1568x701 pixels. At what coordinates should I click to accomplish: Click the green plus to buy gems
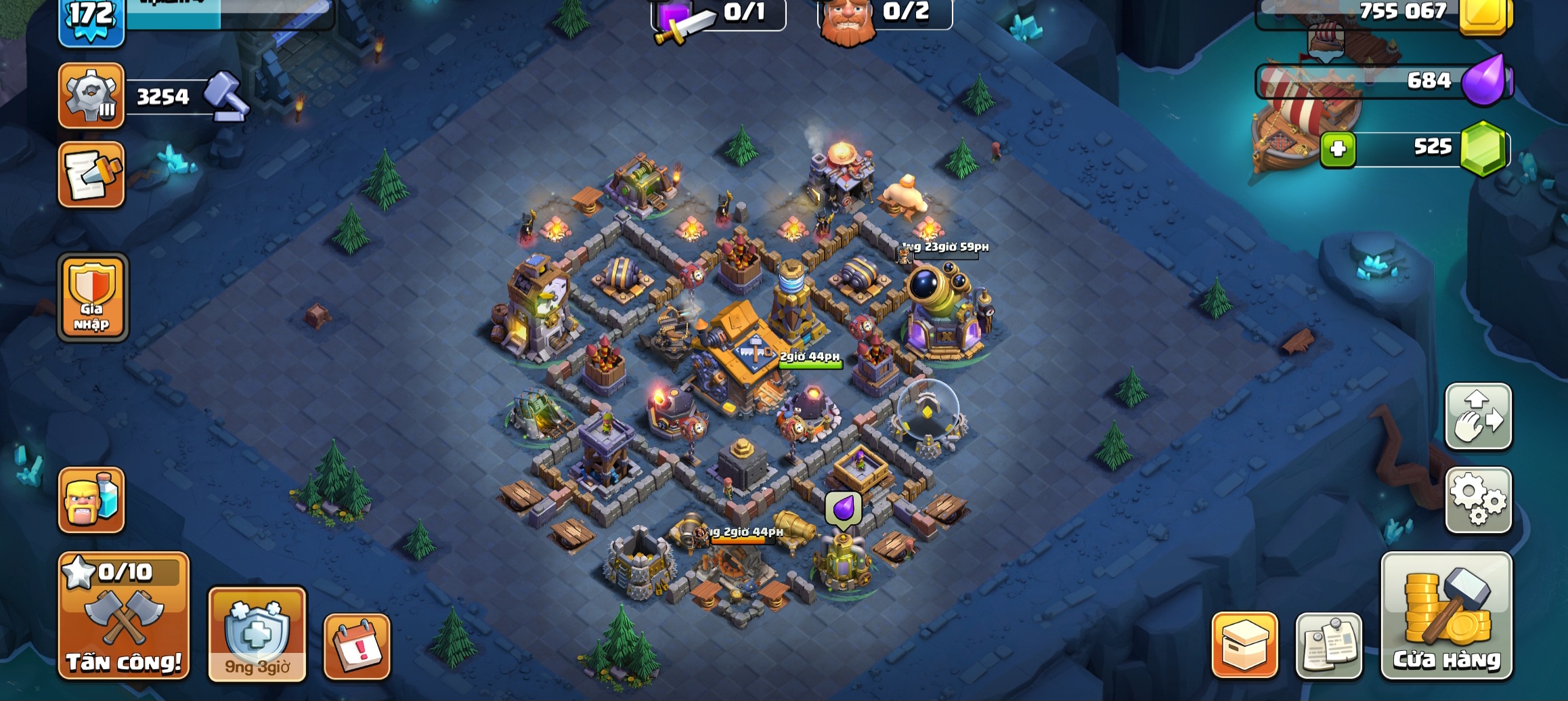pos(1338,149)
